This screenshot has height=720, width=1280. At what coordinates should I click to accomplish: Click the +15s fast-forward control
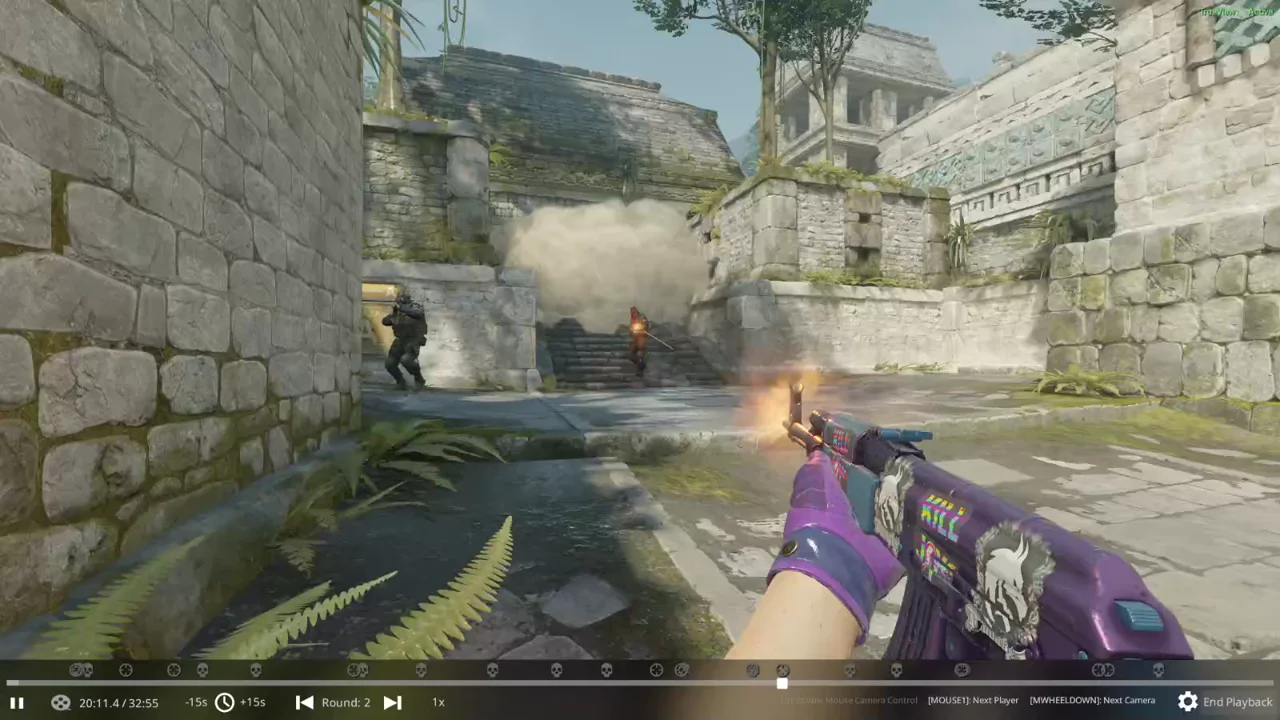[252, 702]
